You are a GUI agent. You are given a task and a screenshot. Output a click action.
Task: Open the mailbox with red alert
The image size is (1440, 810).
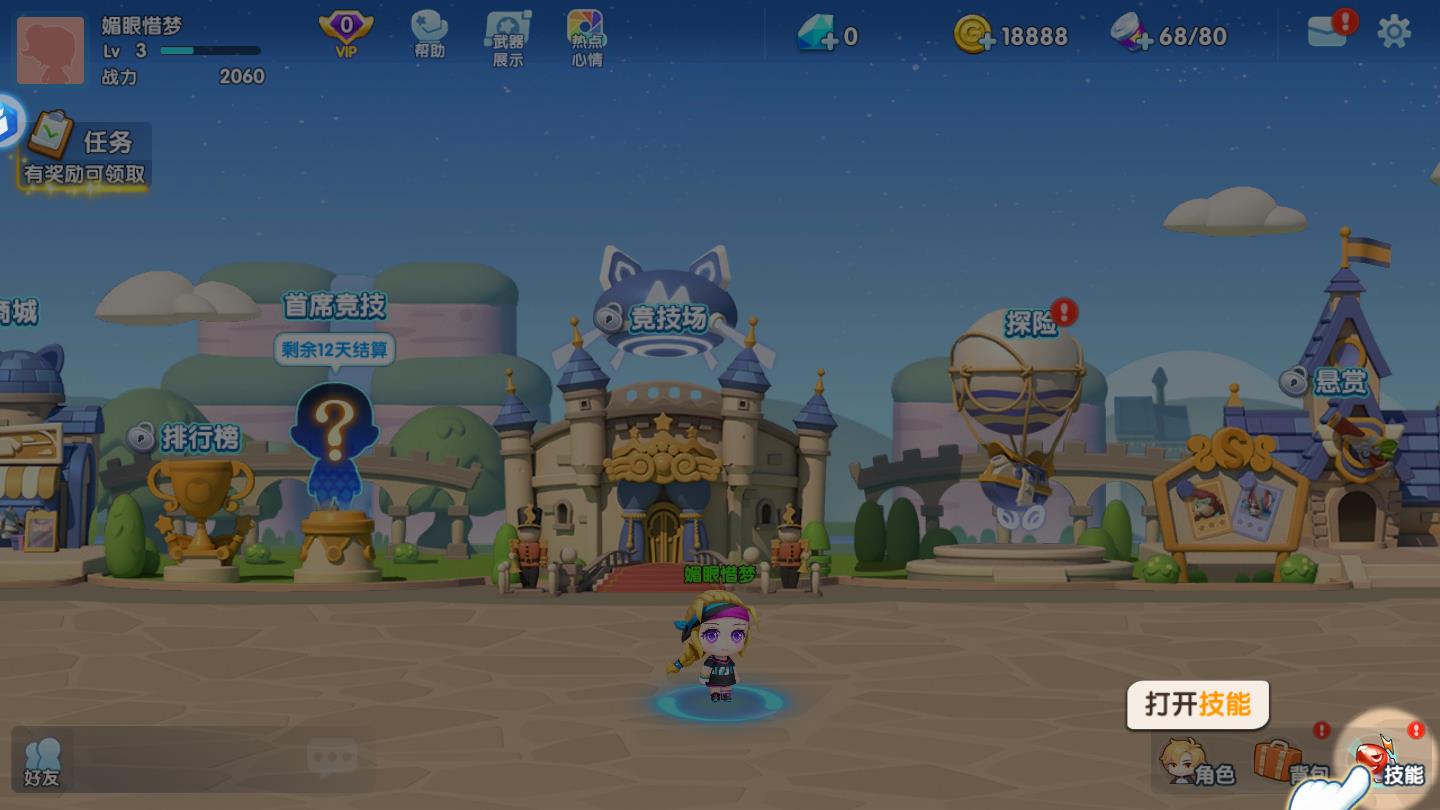(1328, 31)
